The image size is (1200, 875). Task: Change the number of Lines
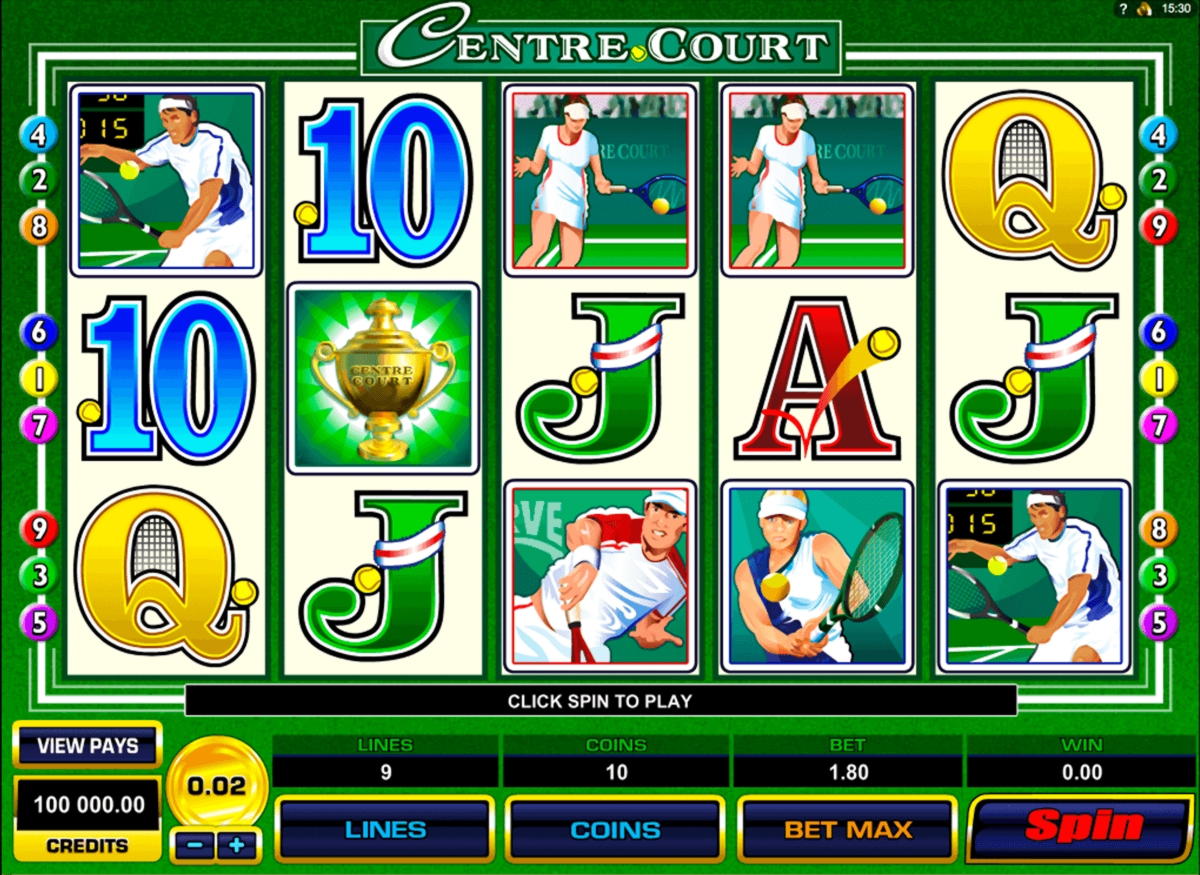click(385, 829)
